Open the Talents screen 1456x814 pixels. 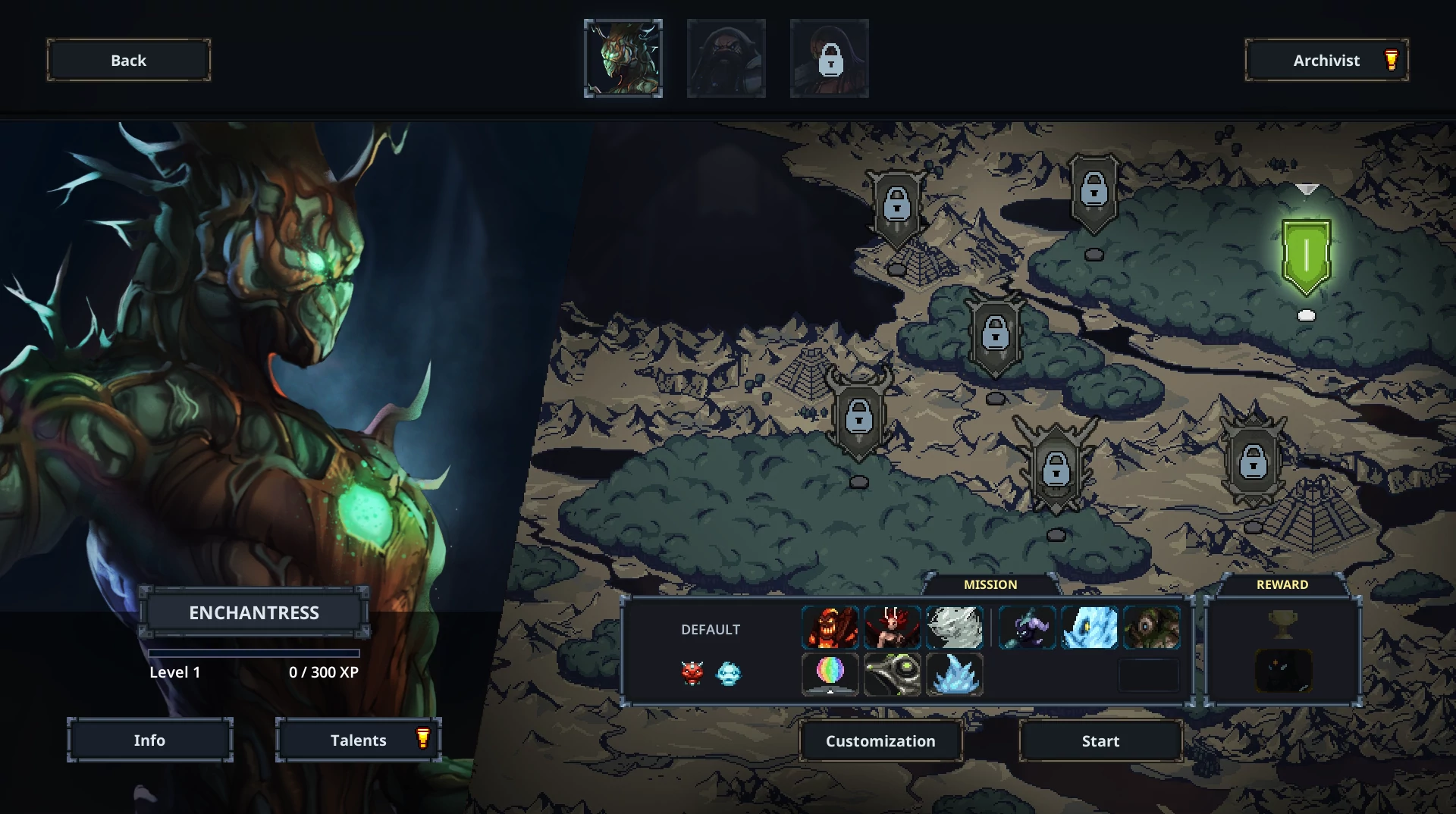[358, 740]
